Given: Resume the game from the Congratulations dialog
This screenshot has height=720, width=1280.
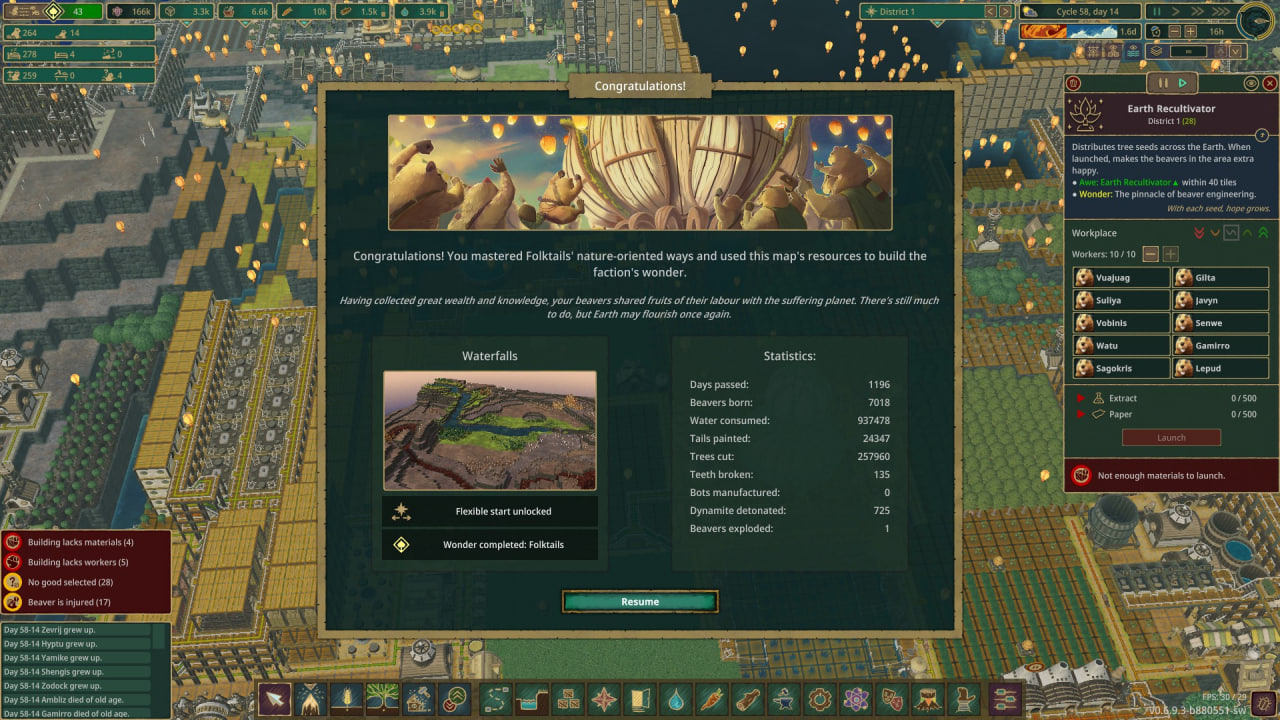Looking at the screenshot, I should pyautogui.click(x=640, y=601).
